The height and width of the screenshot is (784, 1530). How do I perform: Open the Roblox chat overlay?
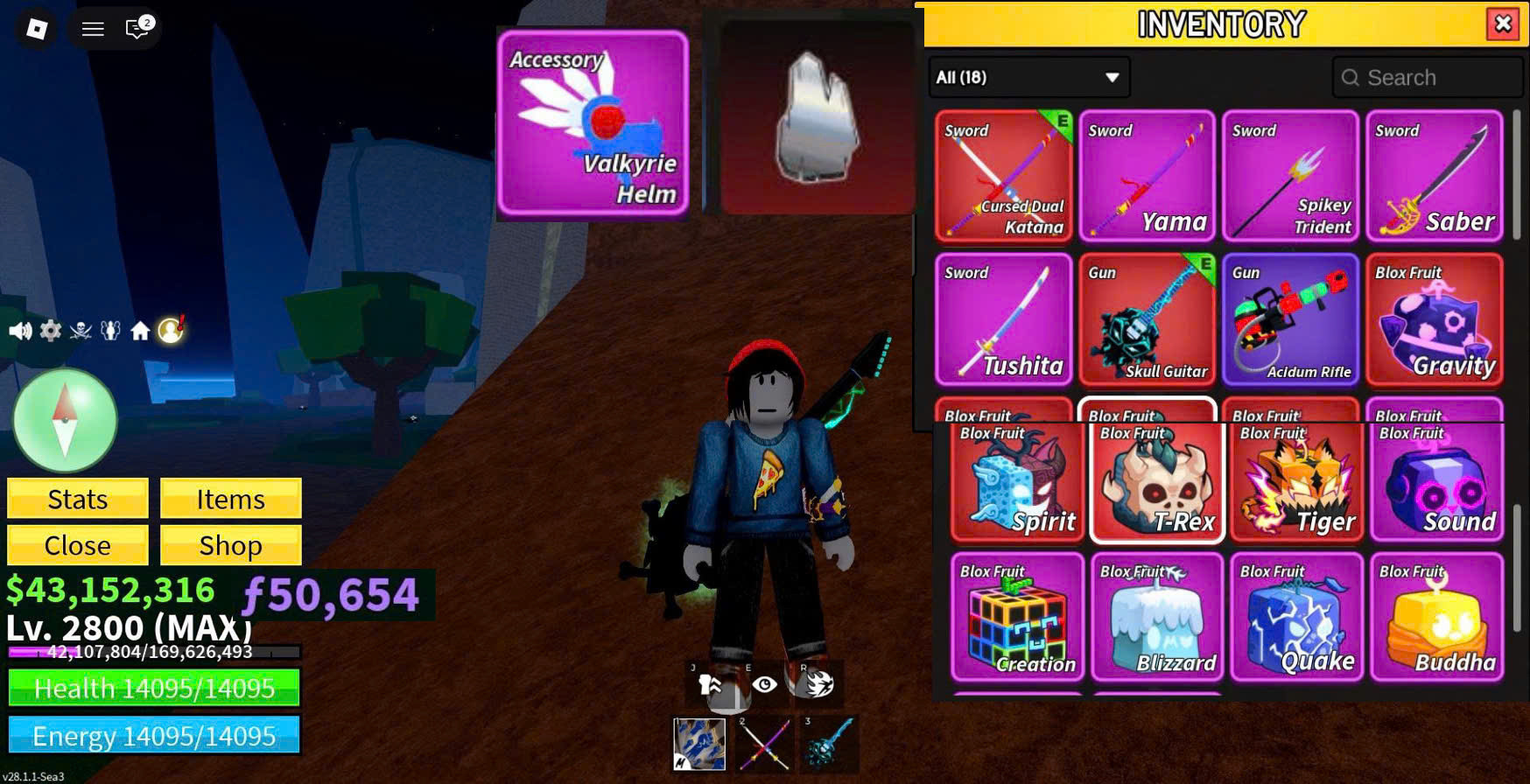[x=137, y=28]
